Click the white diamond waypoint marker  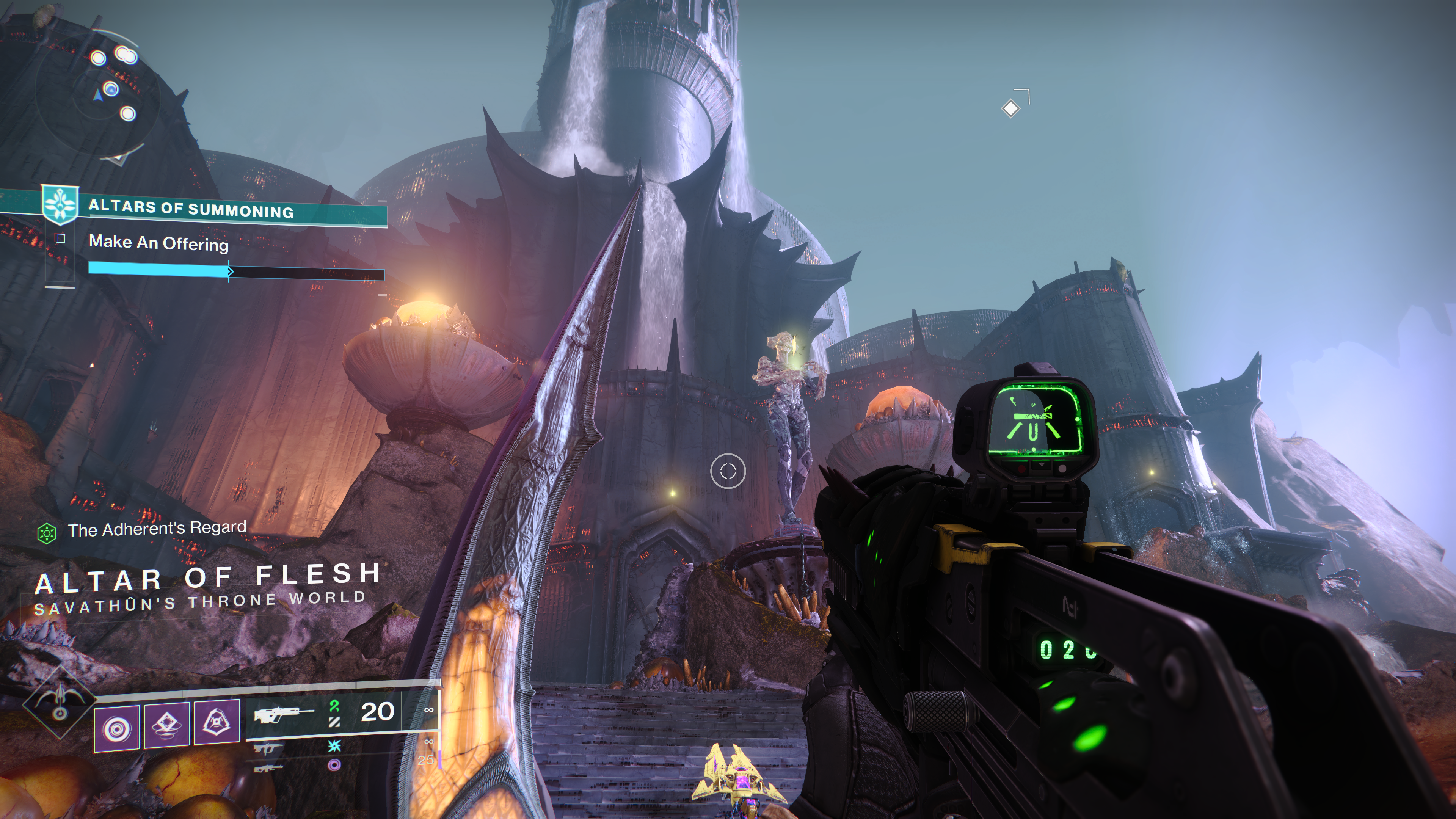click(1010, 108)
